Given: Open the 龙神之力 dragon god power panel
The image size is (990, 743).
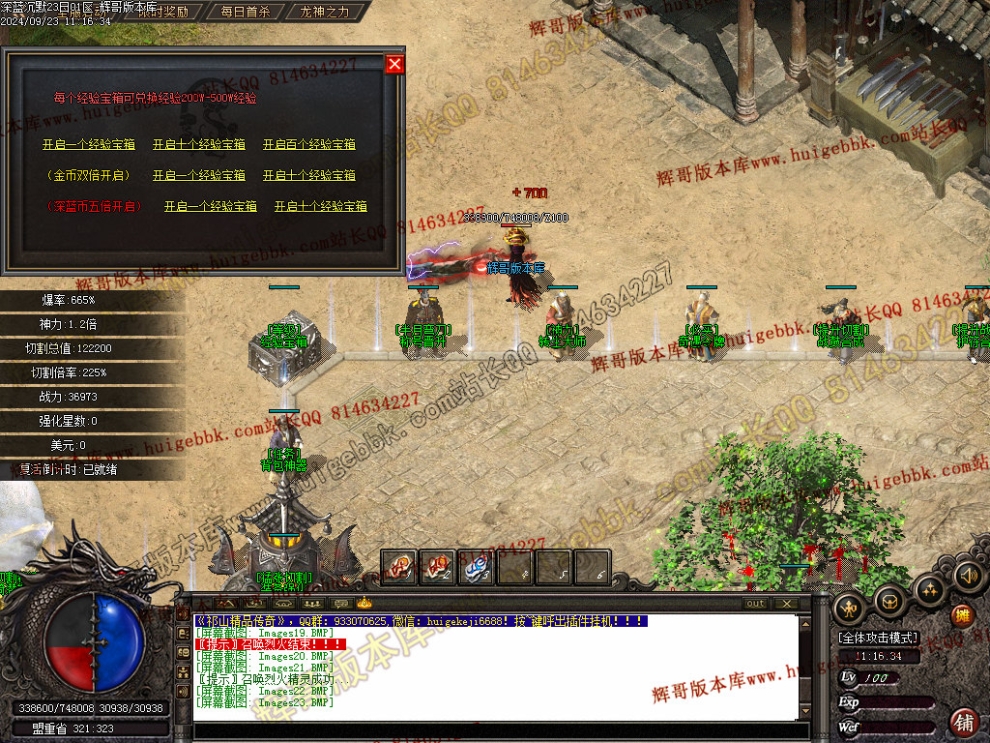Looking at the screenshot, I should pos(324,12).
